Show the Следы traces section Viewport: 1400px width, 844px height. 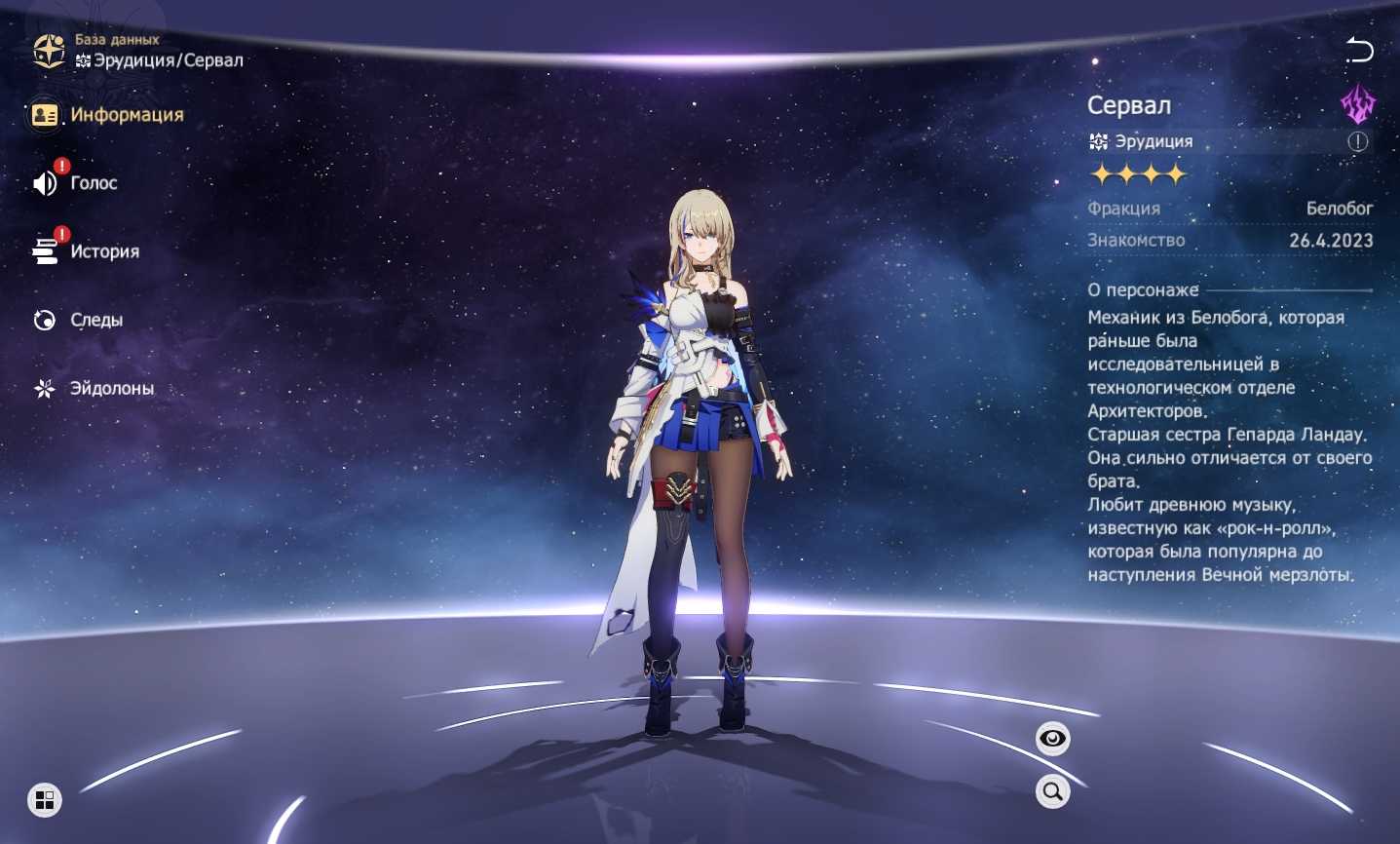pos(79,320)
